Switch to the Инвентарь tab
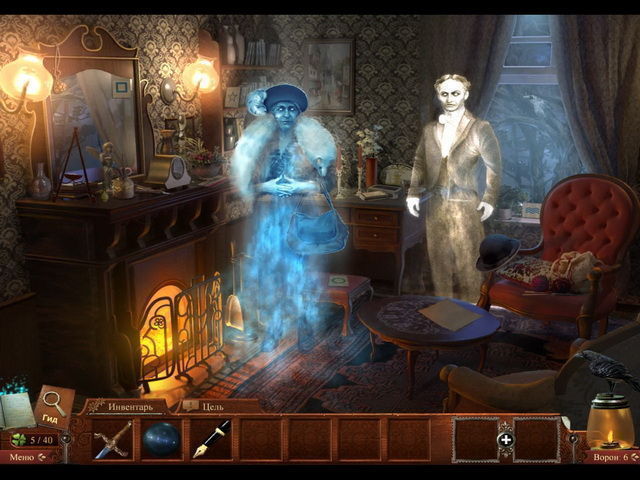 click(130, 406)
